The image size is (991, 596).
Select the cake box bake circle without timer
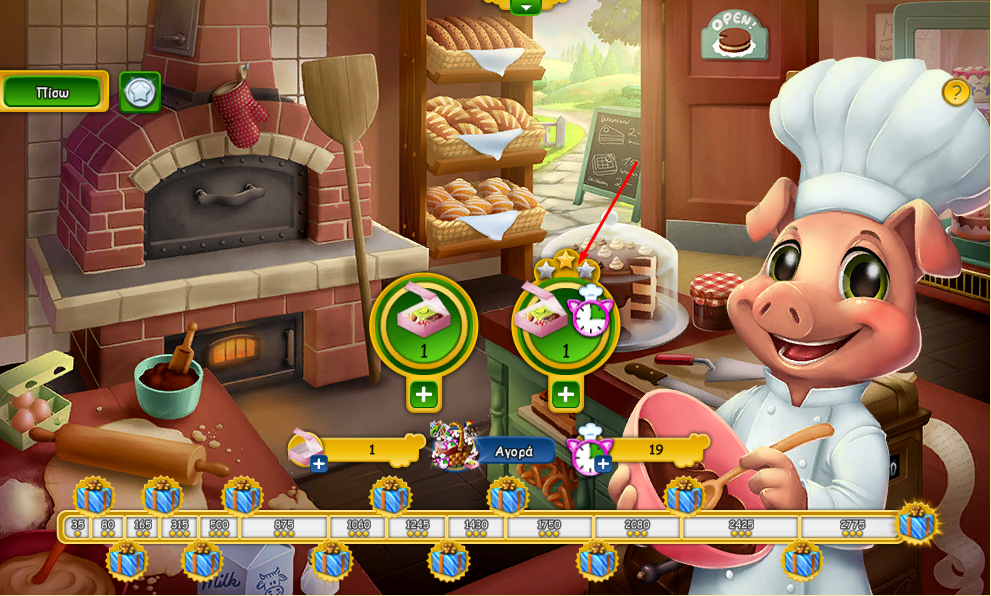click(423, 322)
